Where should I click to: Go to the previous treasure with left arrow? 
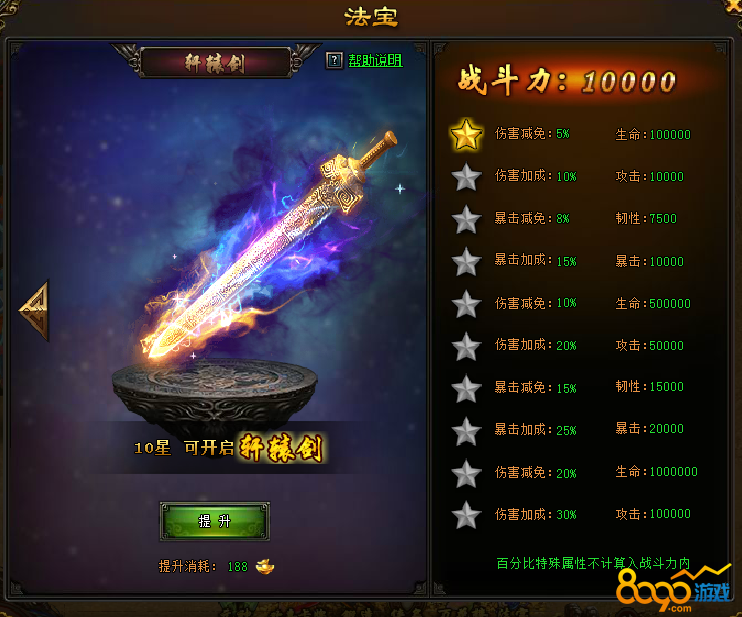click(34, 310)
